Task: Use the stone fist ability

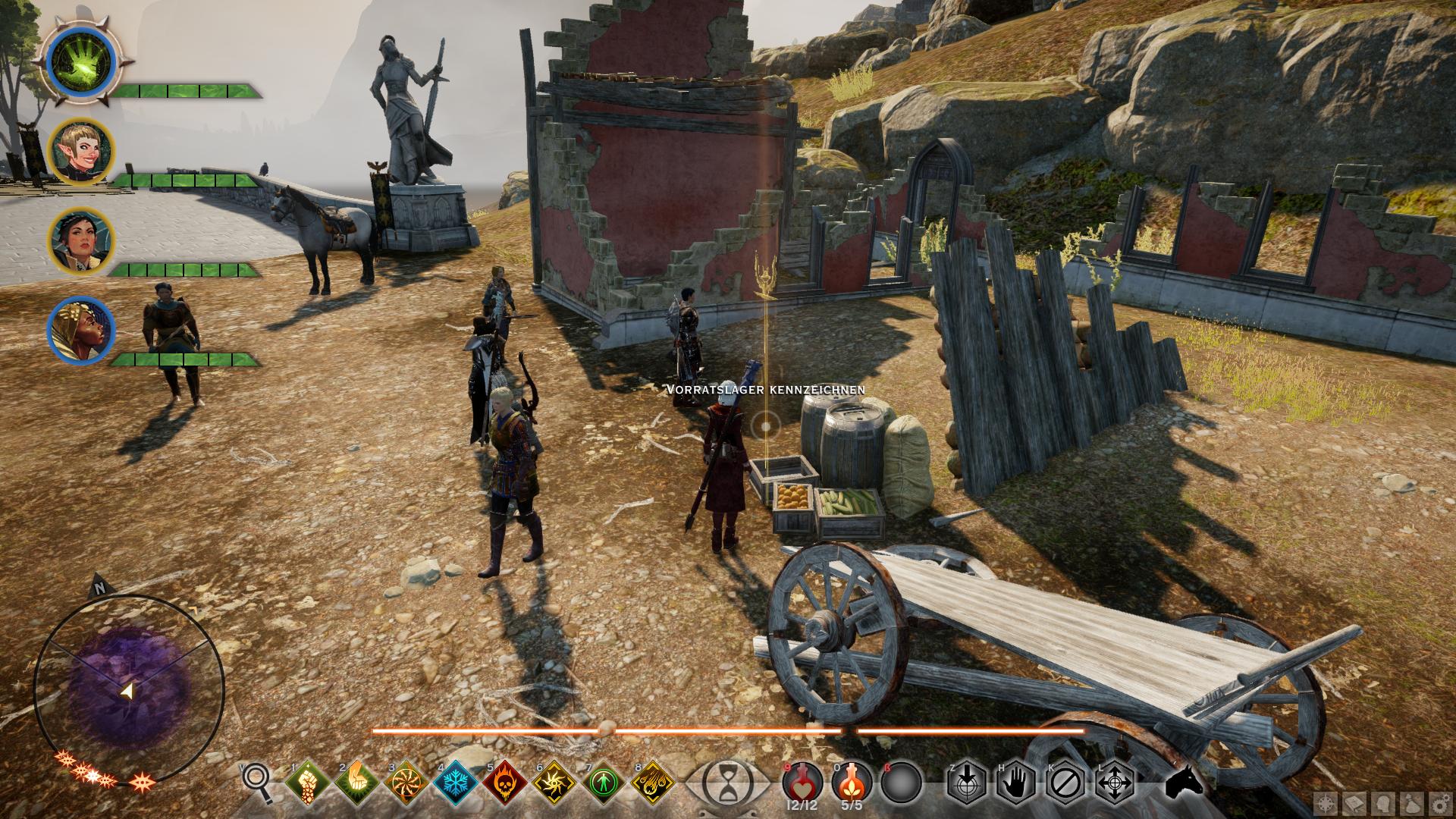Action: [x=309, y=782]
